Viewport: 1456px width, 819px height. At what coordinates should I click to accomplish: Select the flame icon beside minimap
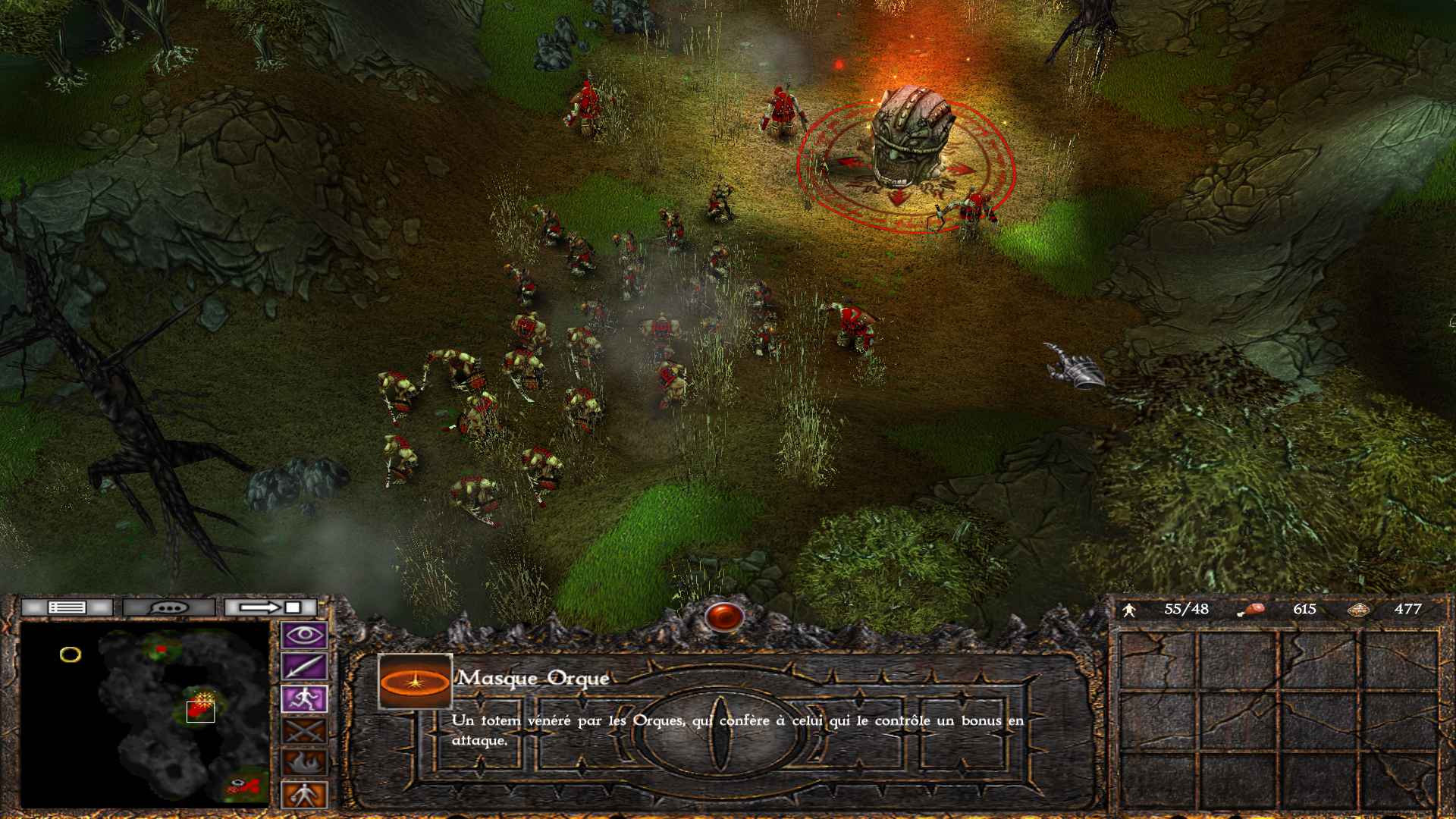coord(304,763)
